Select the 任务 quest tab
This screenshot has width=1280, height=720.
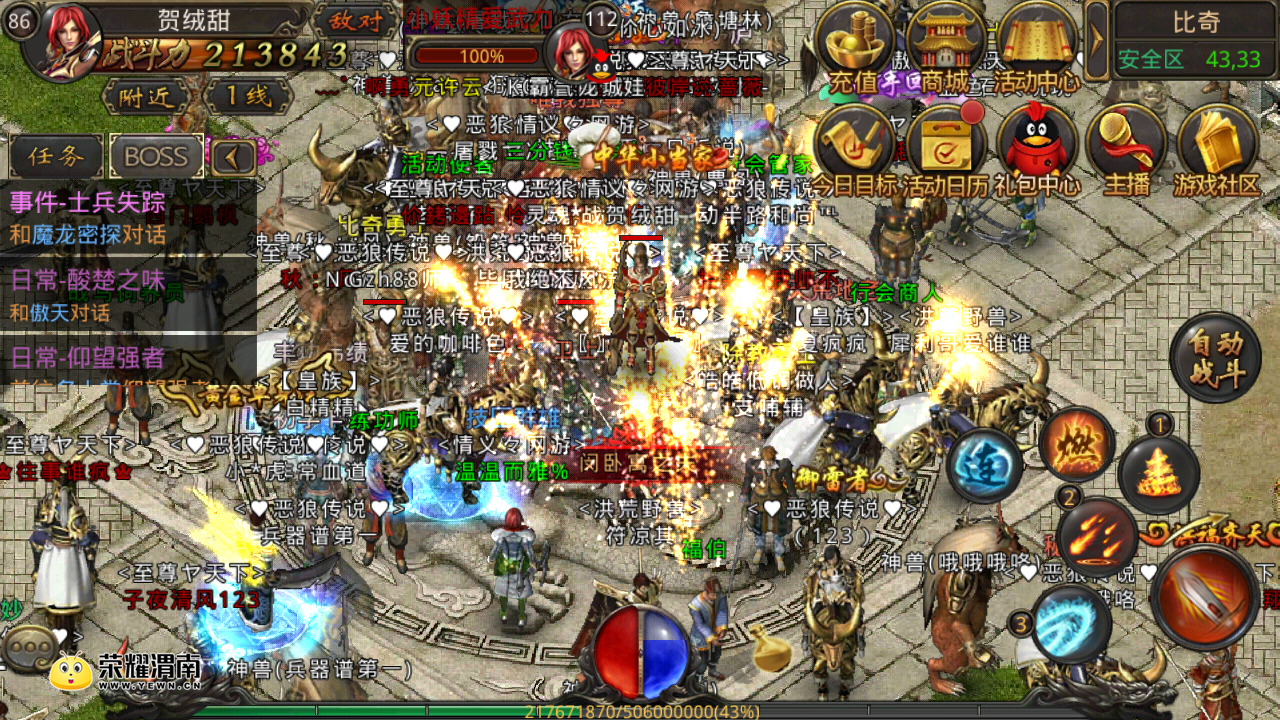[x=56, y=156]
